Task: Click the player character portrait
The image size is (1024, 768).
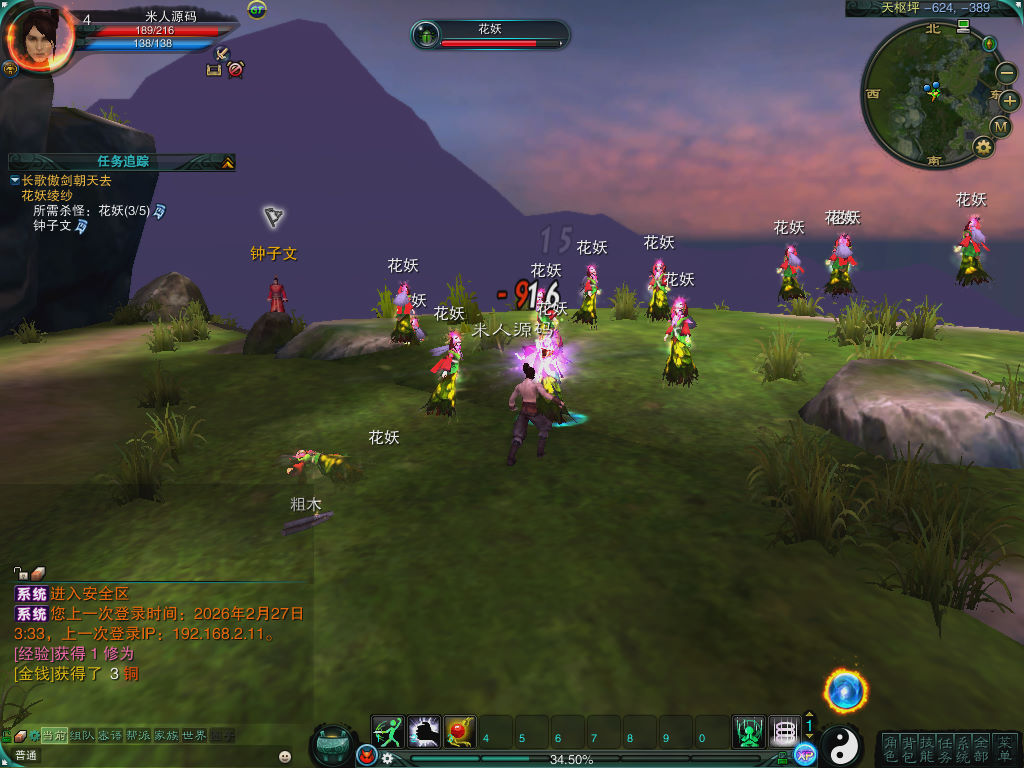Action: point(40,37)
